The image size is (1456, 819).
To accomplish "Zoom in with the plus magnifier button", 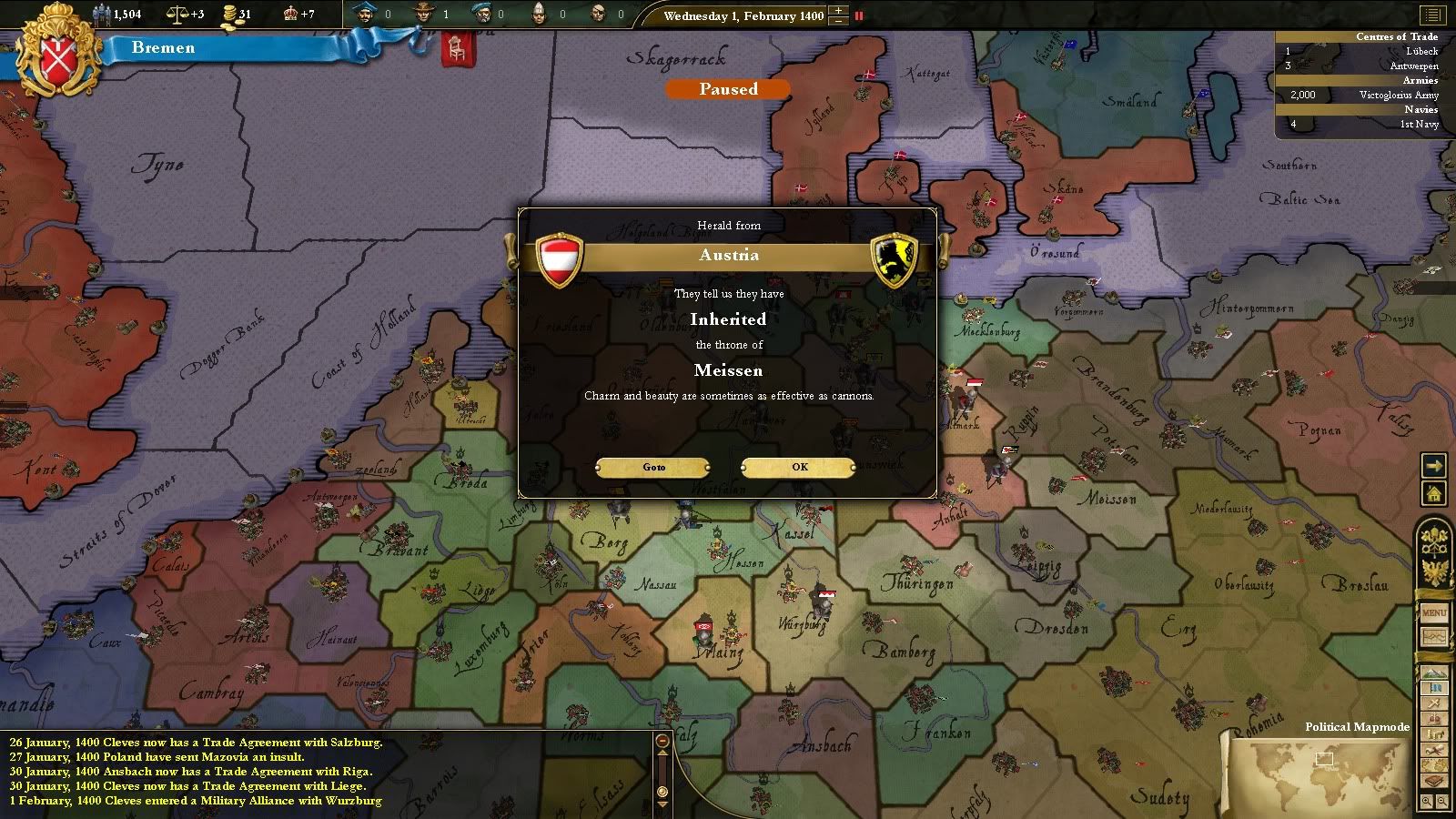I will pyautogui.click(x=1427, y=802).
